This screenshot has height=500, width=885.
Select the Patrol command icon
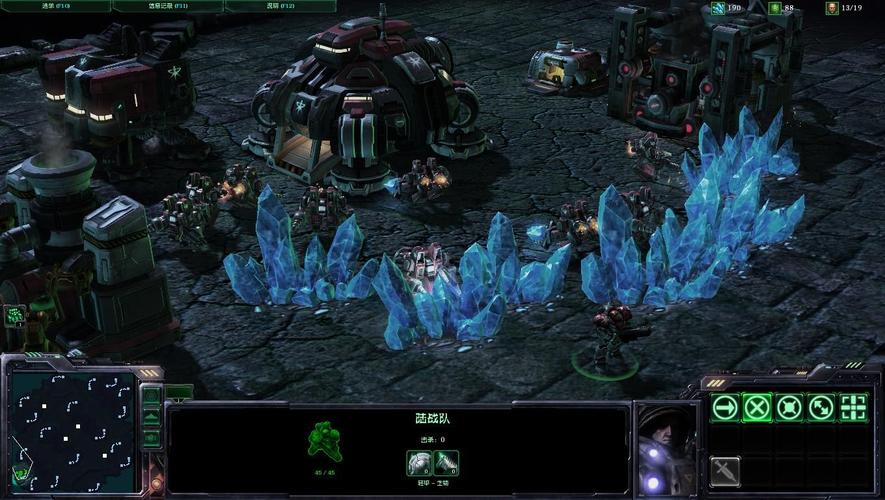coord(821,407)
